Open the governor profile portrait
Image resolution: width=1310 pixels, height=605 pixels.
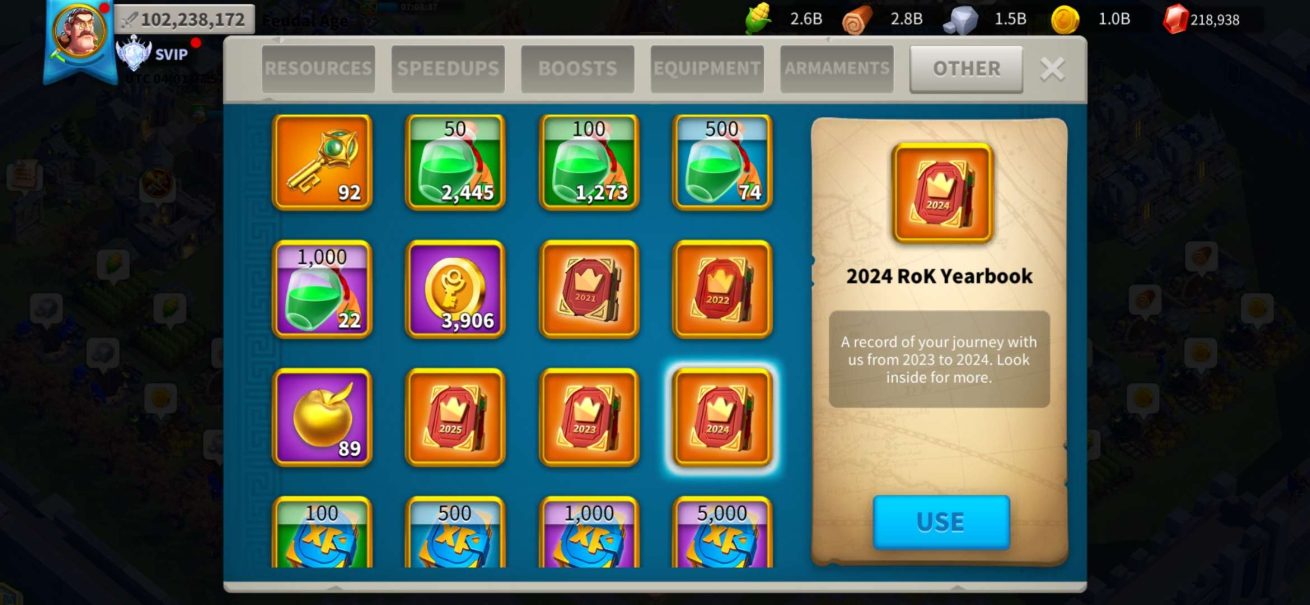[79, 30]
